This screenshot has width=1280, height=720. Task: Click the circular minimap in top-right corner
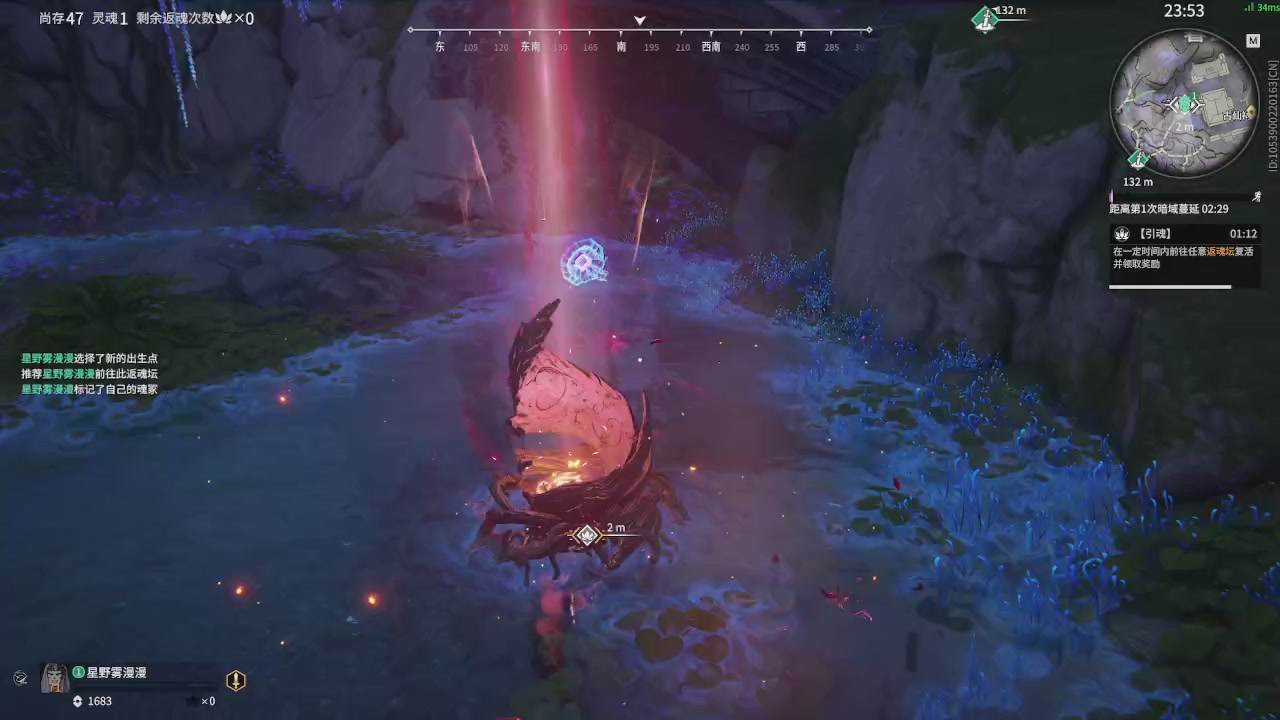(x=1185, y=105)
